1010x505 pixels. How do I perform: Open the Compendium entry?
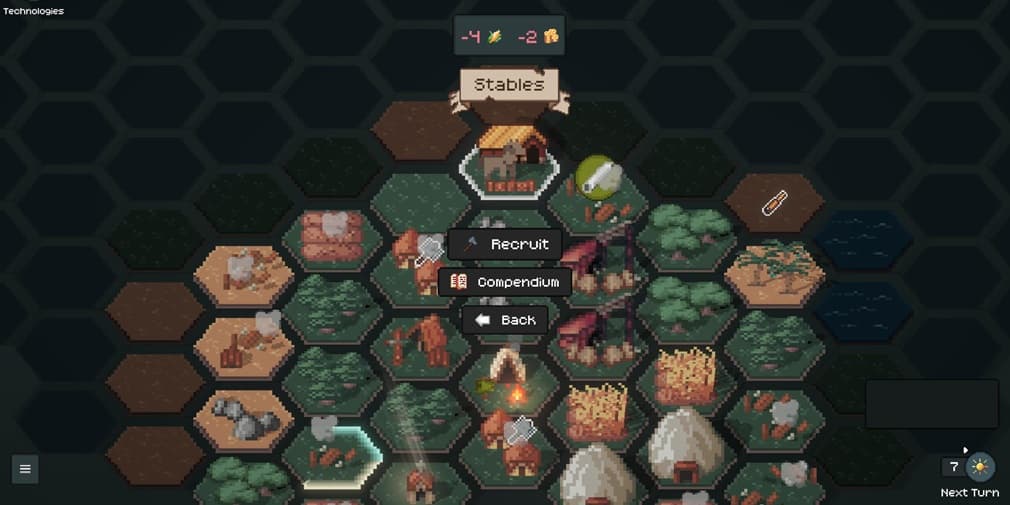coord(505,282)
